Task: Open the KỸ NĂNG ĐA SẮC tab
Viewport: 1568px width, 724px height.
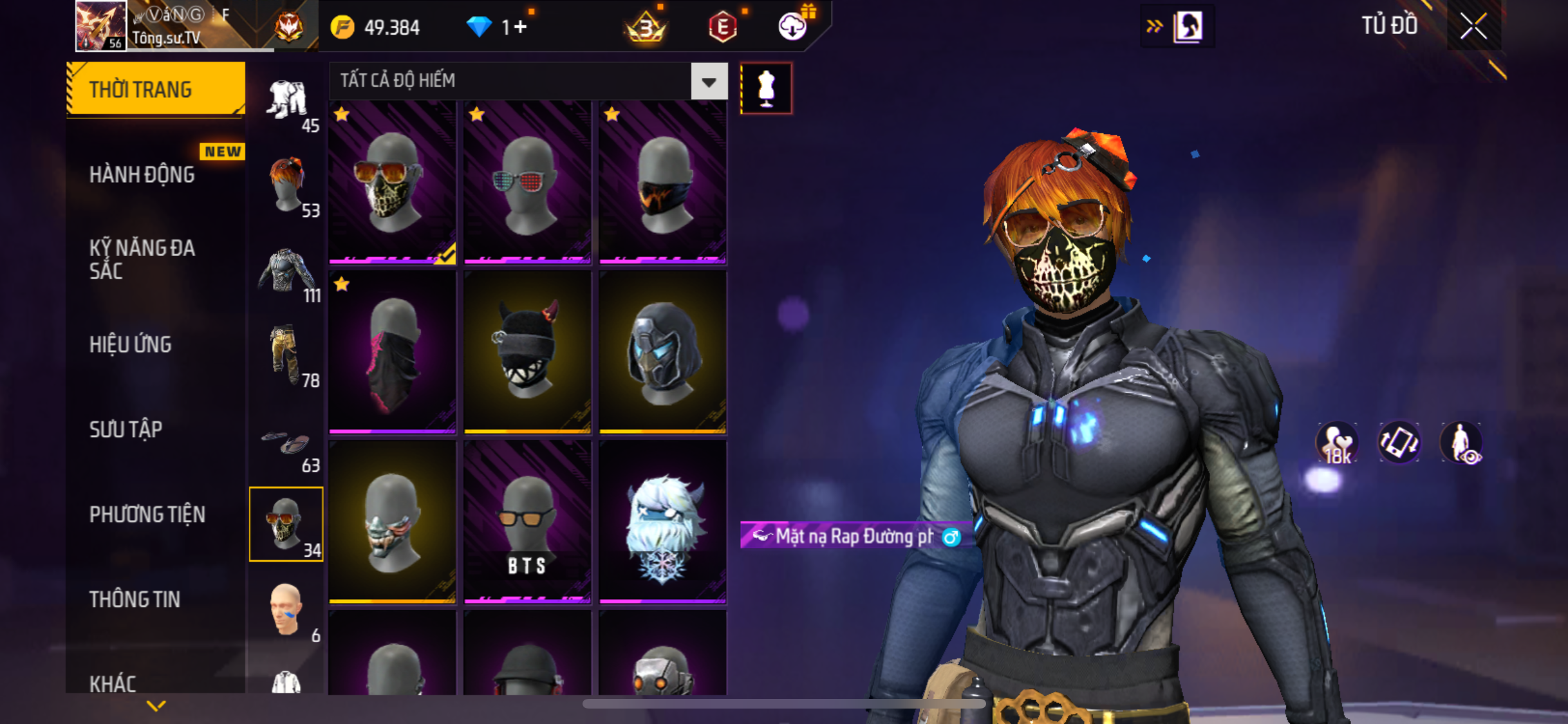Action: [x=142, y=259]
